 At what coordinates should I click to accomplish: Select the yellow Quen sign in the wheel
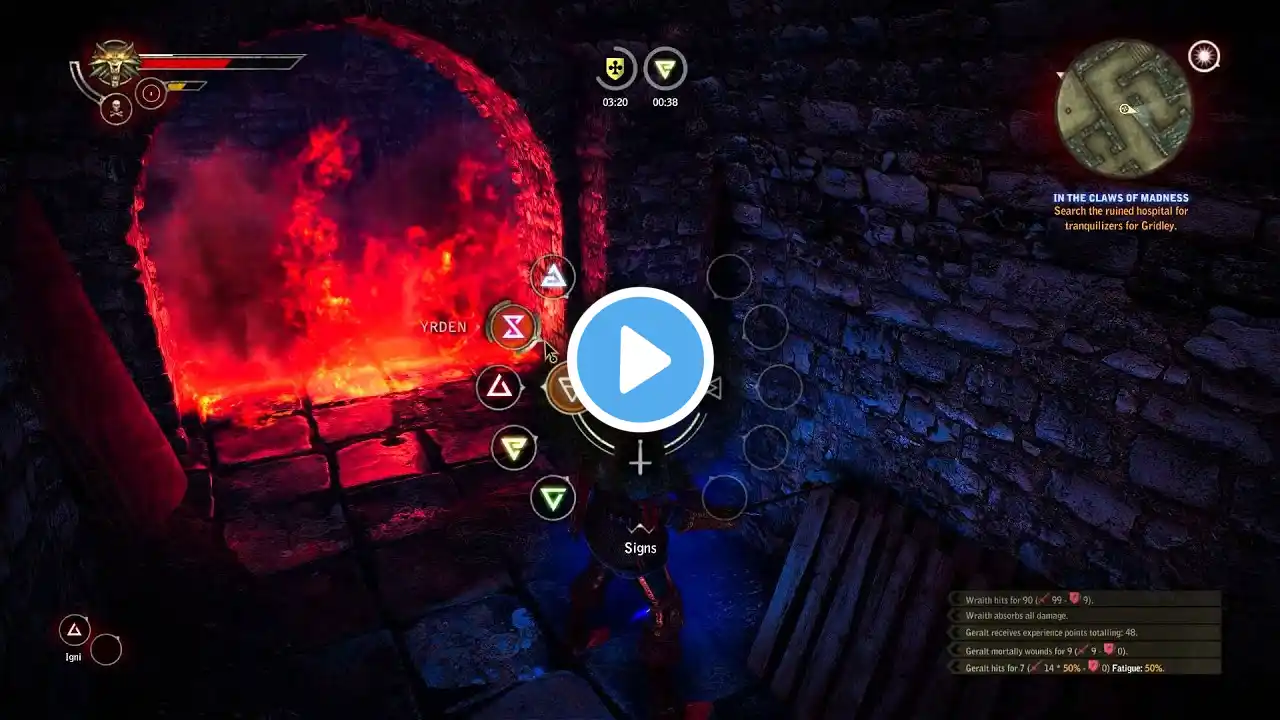(514, 447)
